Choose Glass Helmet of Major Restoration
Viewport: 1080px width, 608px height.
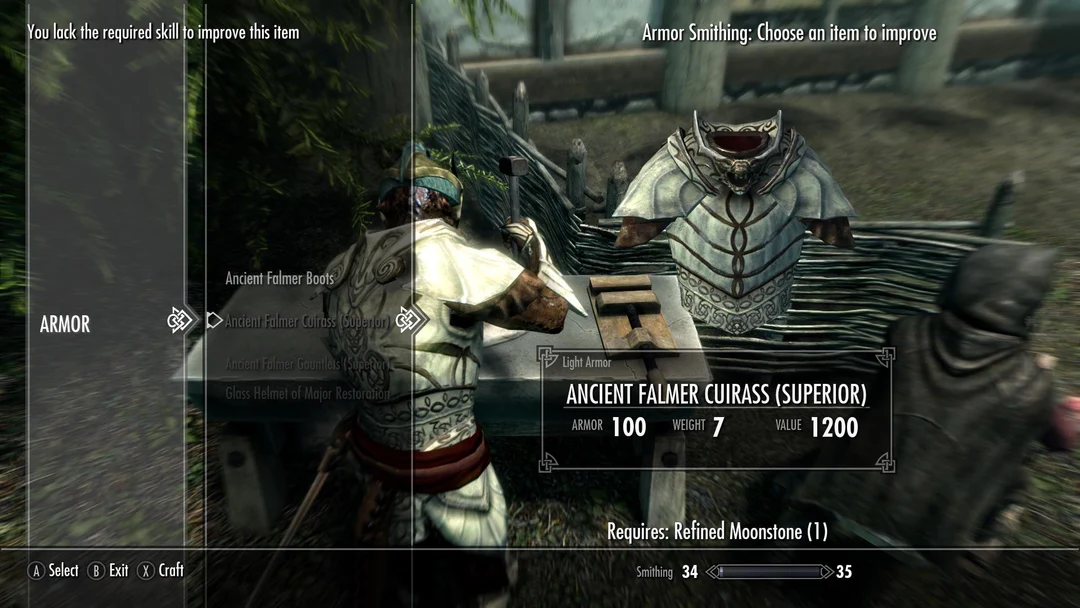307,393
